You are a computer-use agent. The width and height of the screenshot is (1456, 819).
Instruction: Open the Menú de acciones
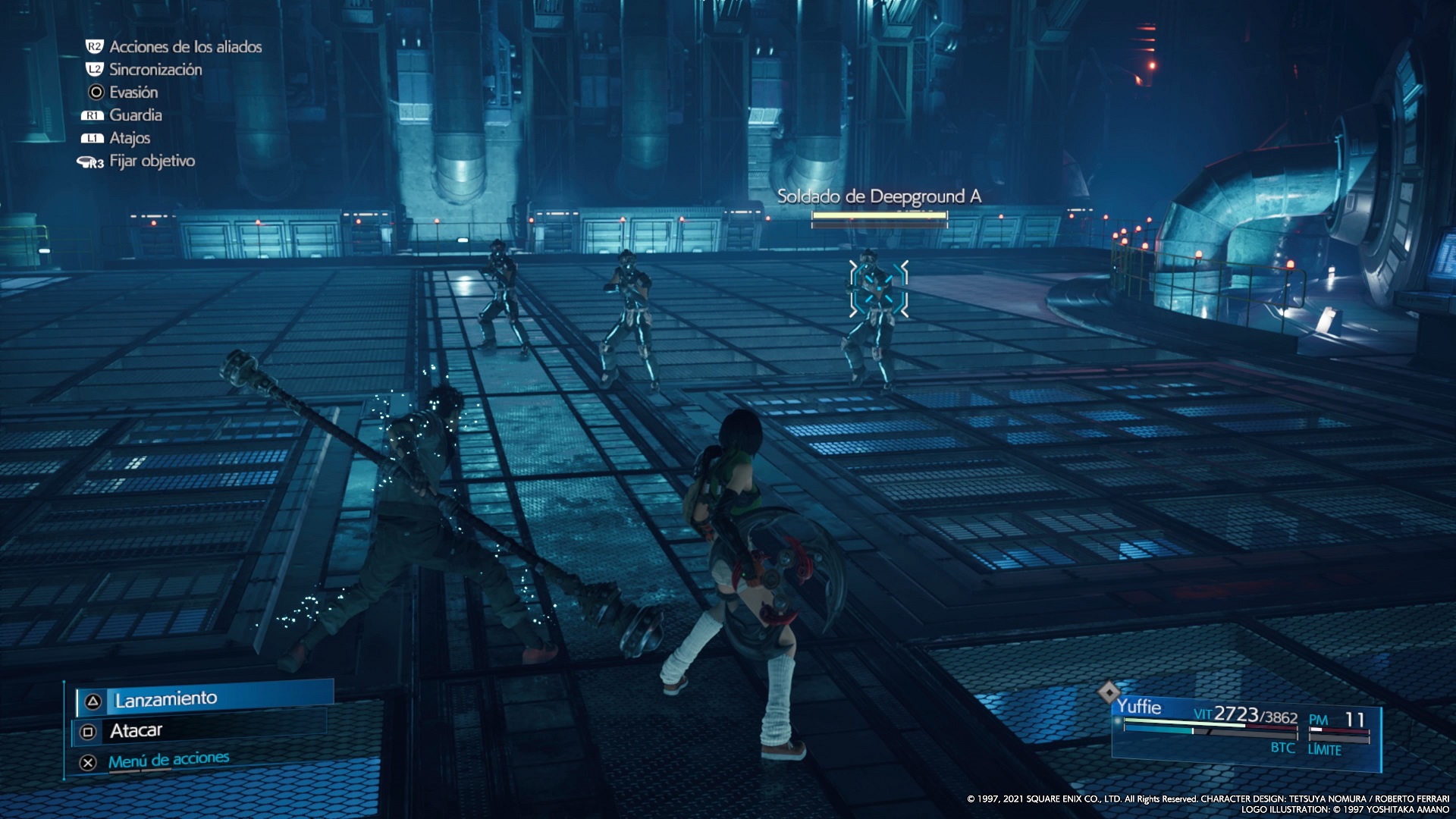pyautogui.click(x=168, y=761)
